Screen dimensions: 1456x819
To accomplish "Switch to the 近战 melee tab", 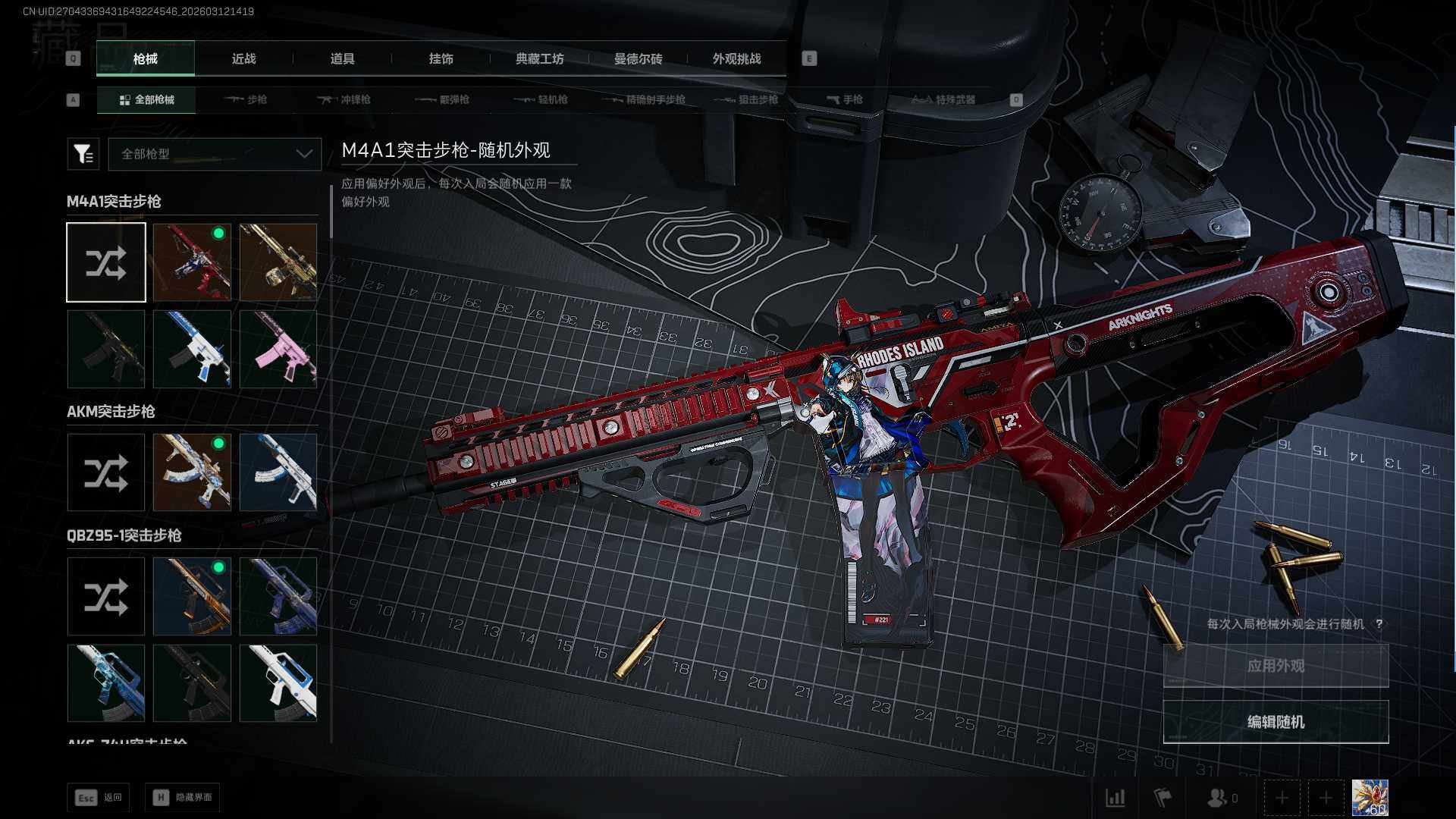I will tap(243, 59).
